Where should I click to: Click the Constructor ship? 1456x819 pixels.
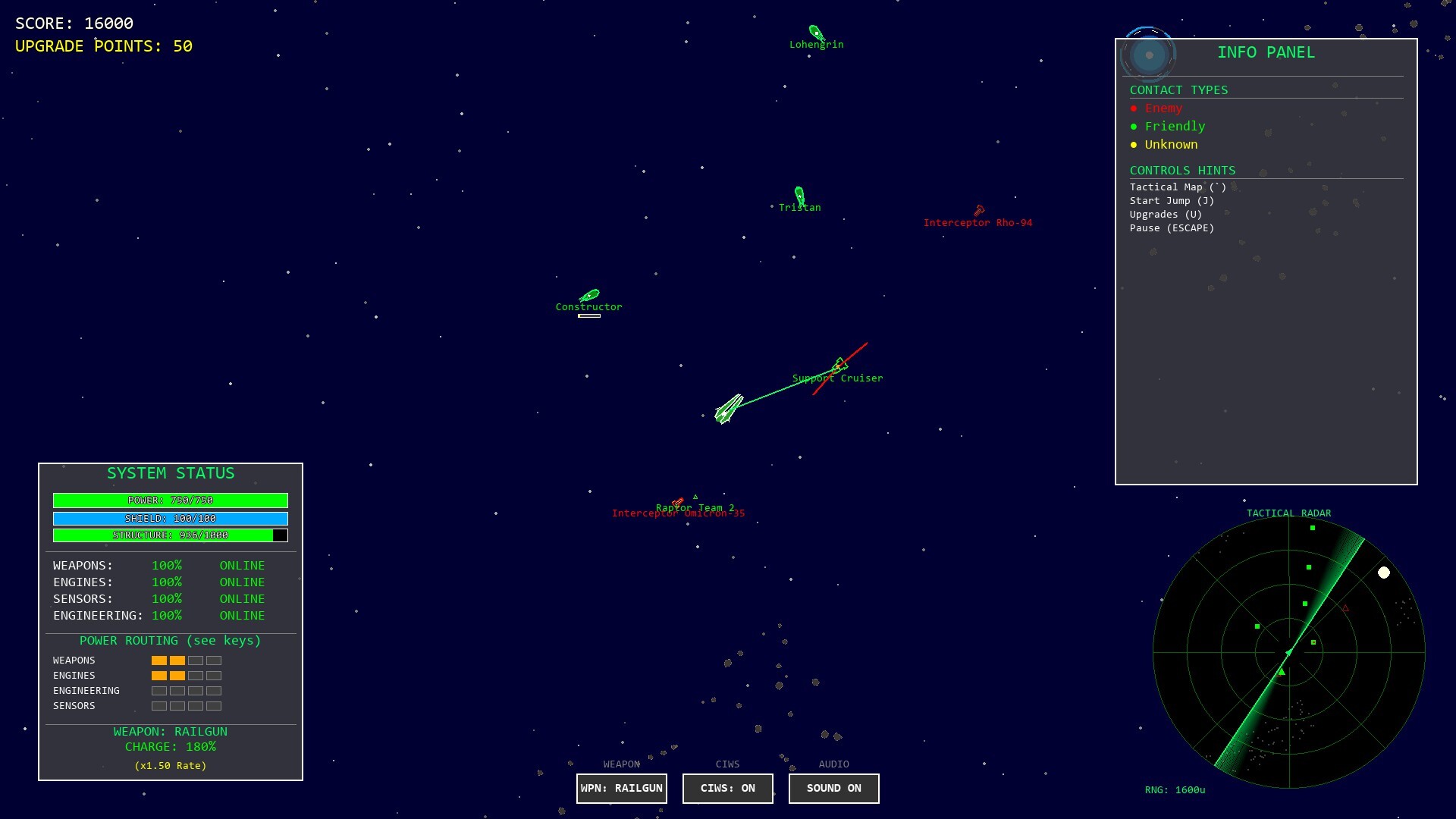point(591,296)
